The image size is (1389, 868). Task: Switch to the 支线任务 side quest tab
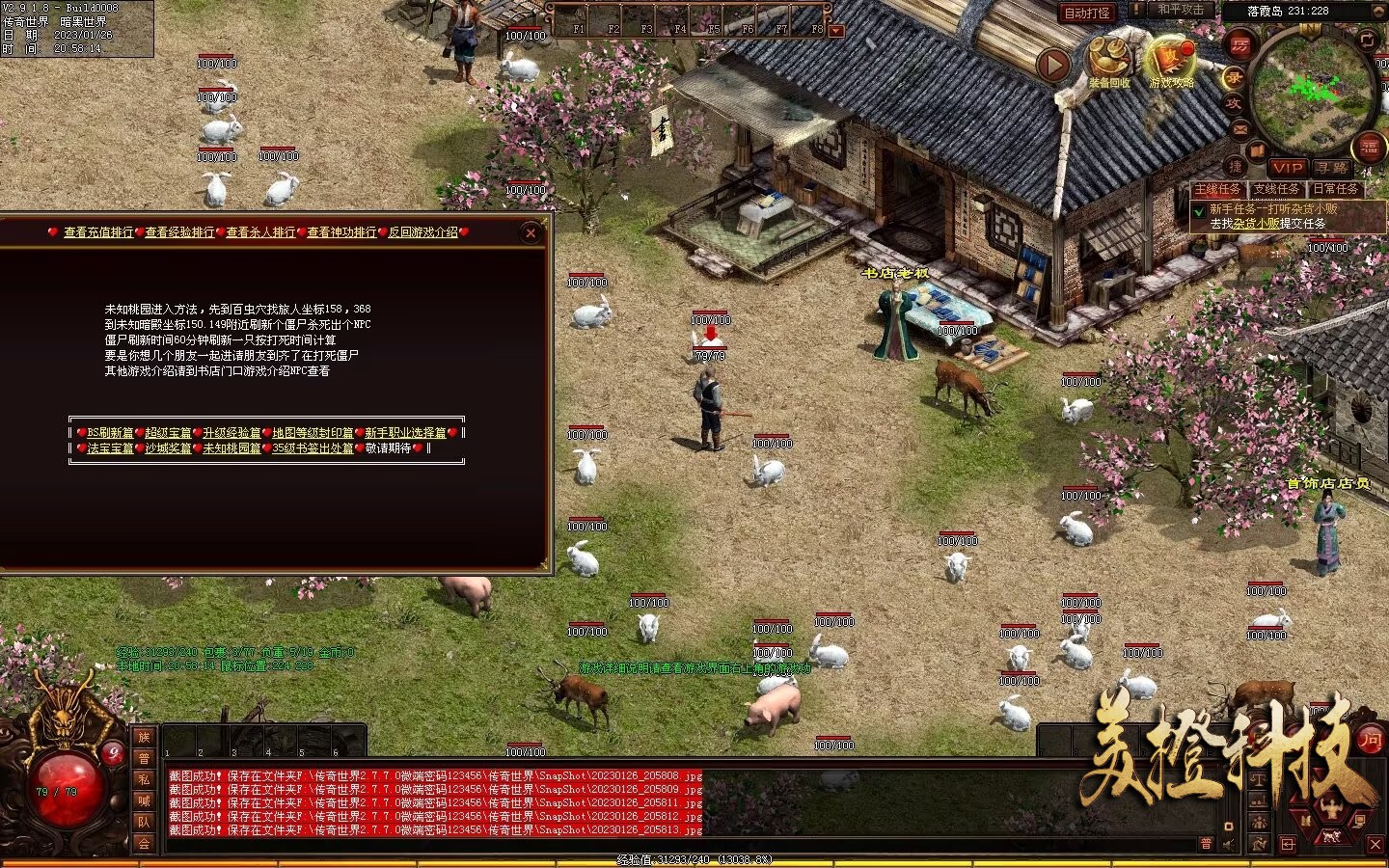tap(1276, 189)
